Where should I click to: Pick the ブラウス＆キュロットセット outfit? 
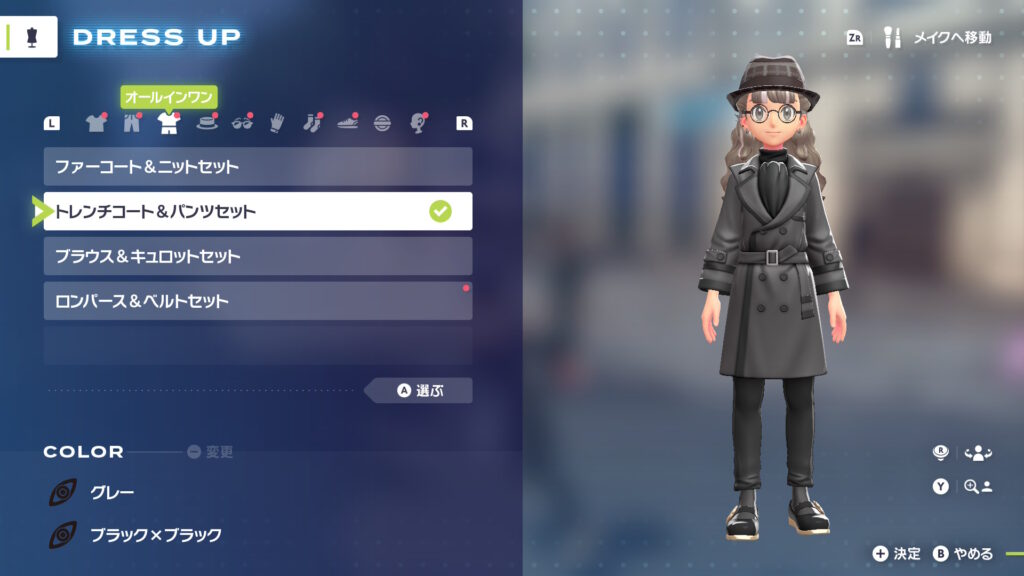pyautogui.click(x=257, y=256)
